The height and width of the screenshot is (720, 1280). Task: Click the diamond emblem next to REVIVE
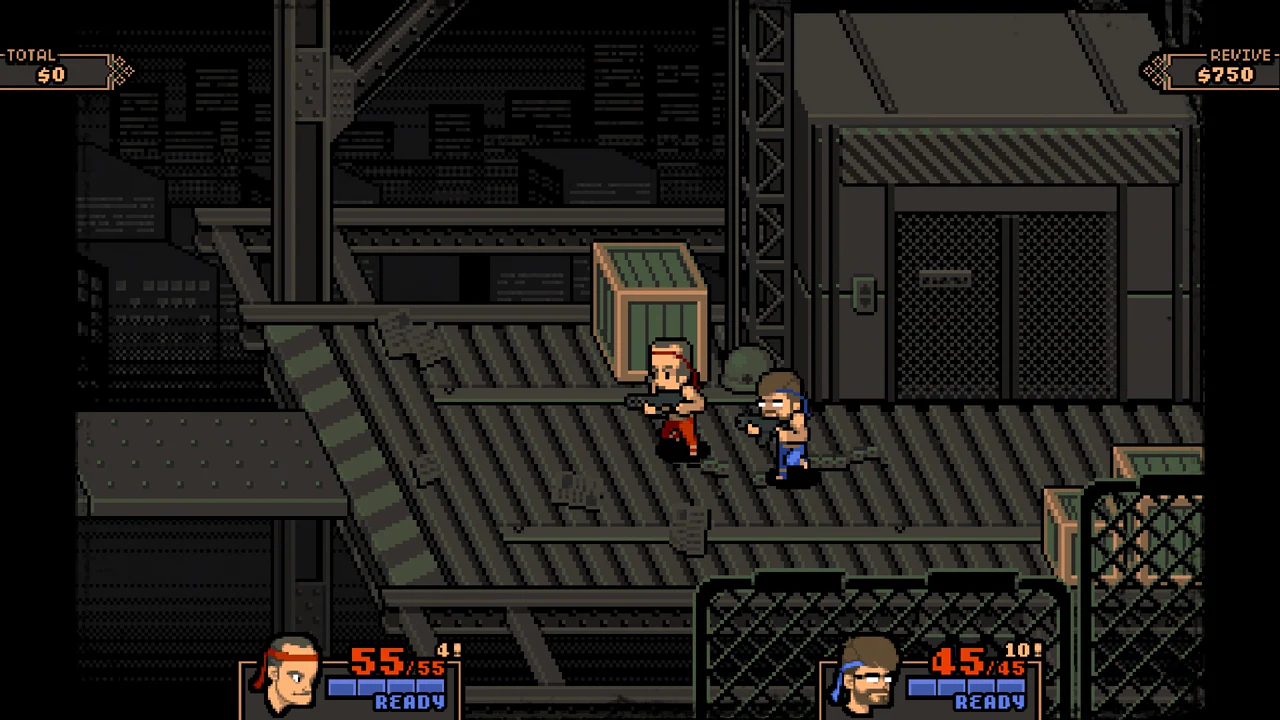[x=1157, y=70]
